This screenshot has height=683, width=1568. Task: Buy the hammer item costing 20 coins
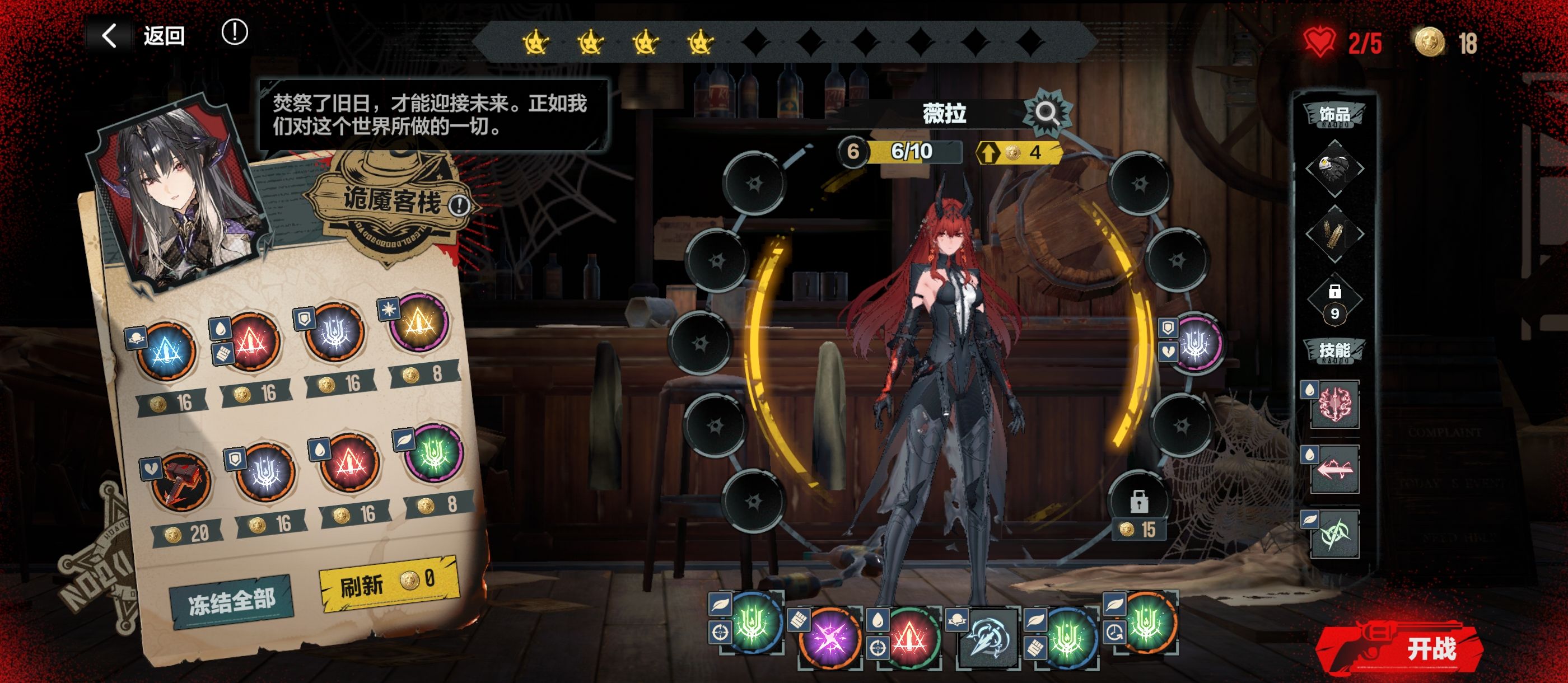pyautogui.click(x=181, y=482)
